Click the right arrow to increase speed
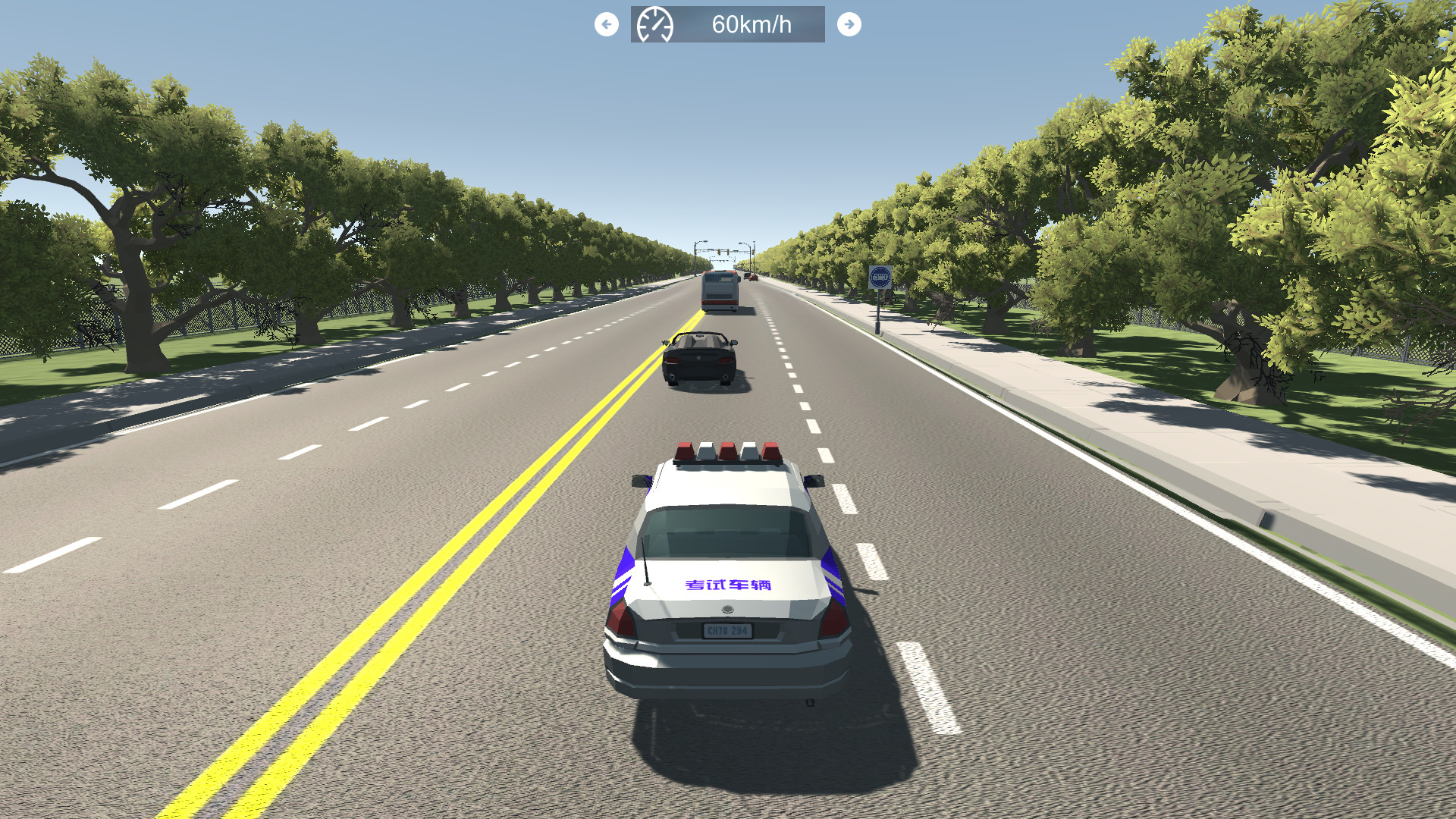 point(849,24)
